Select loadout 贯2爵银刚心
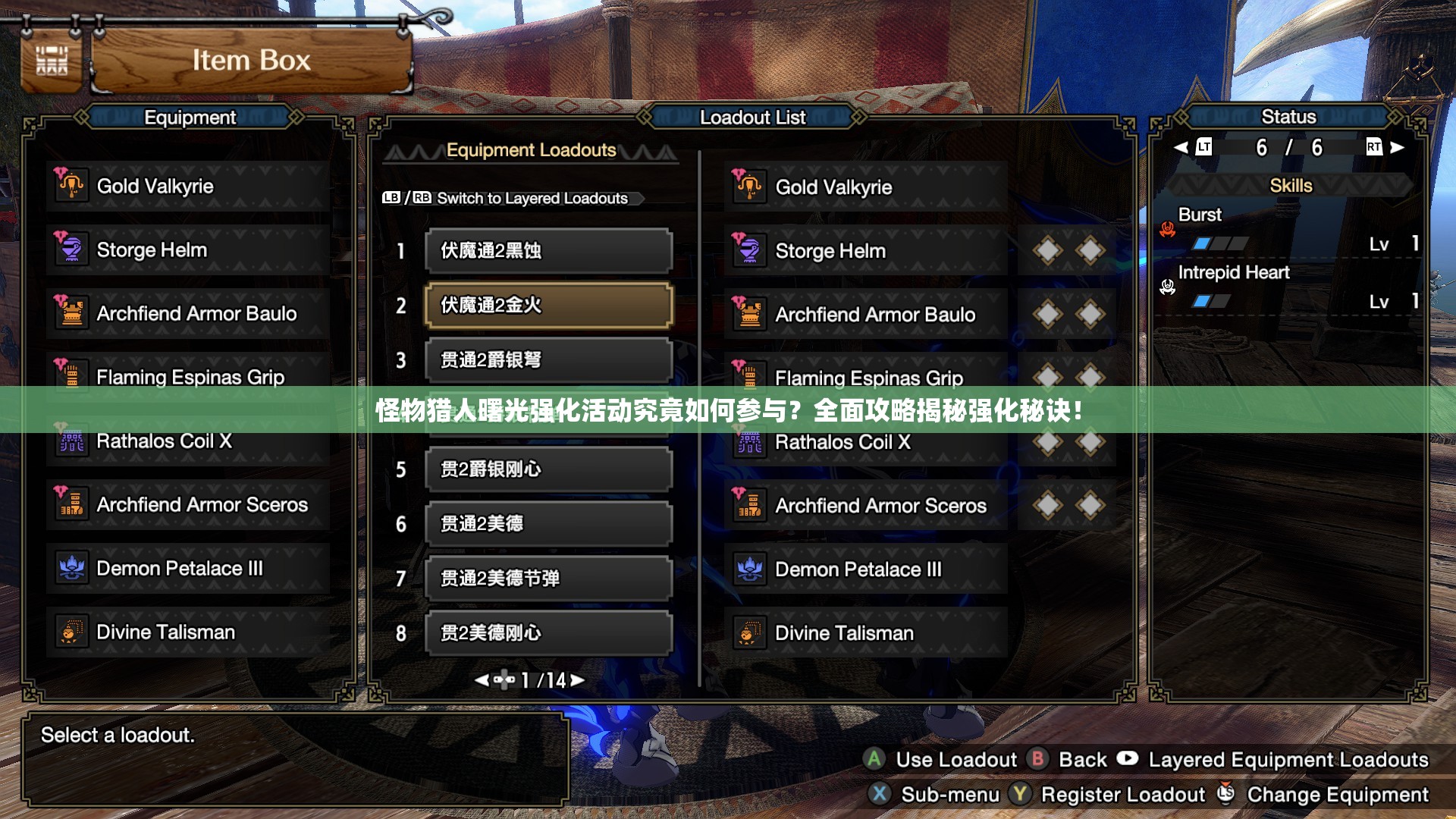 pos(548,469)
